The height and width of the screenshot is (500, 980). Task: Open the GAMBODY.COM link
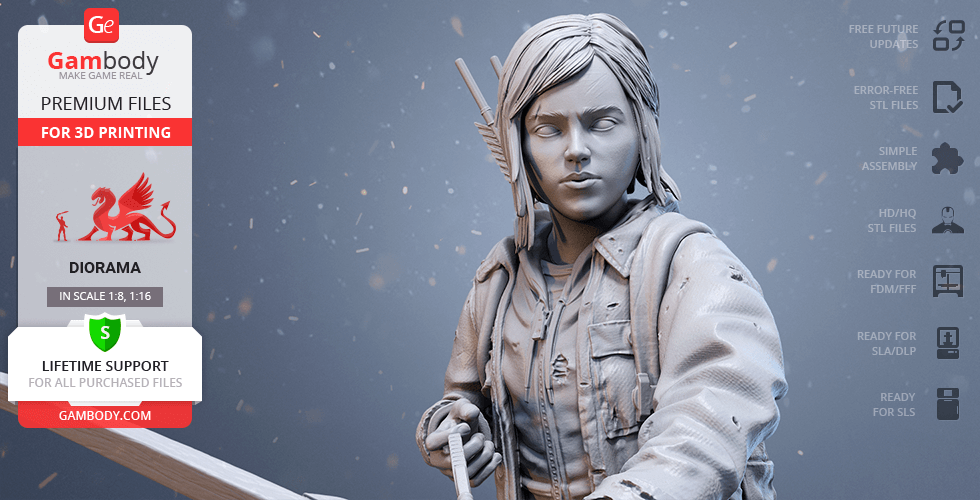[104, 414]
